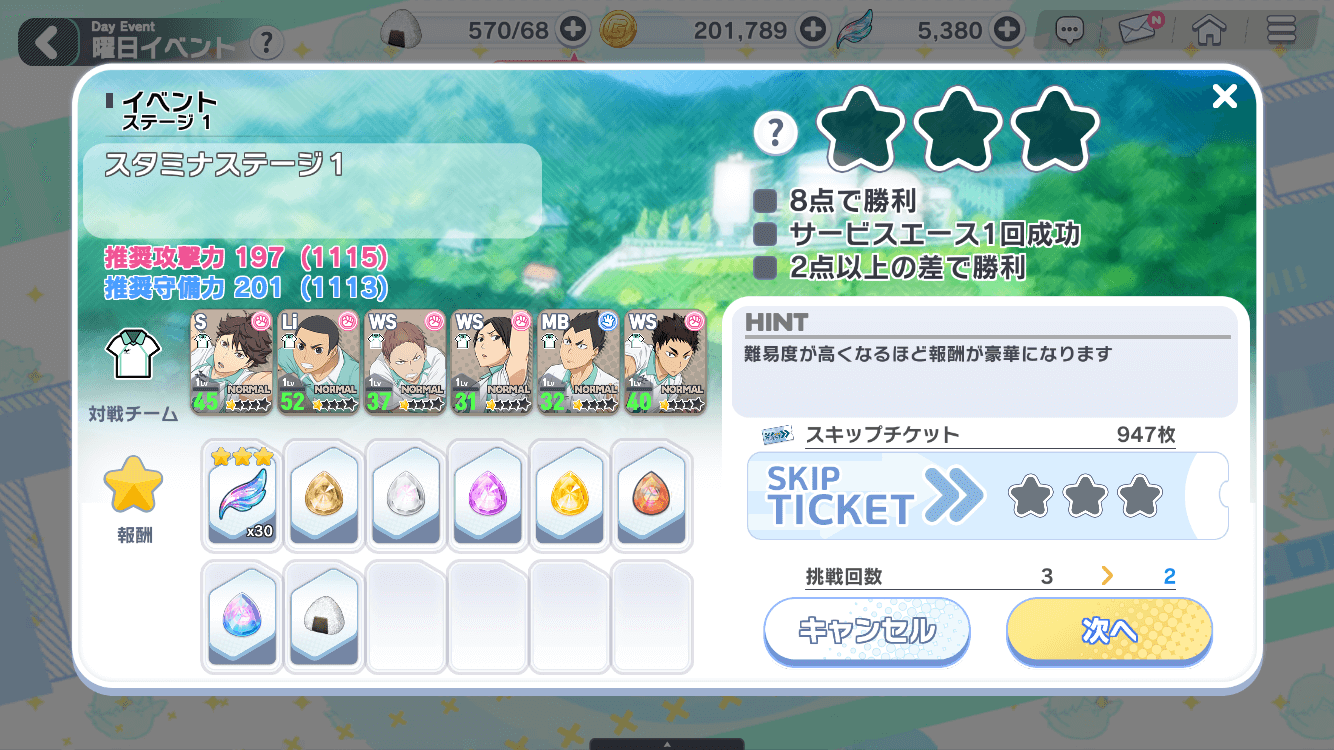Add feathers with the plus next to 5,380
1334x750 pixels.
coord(1005,30)
